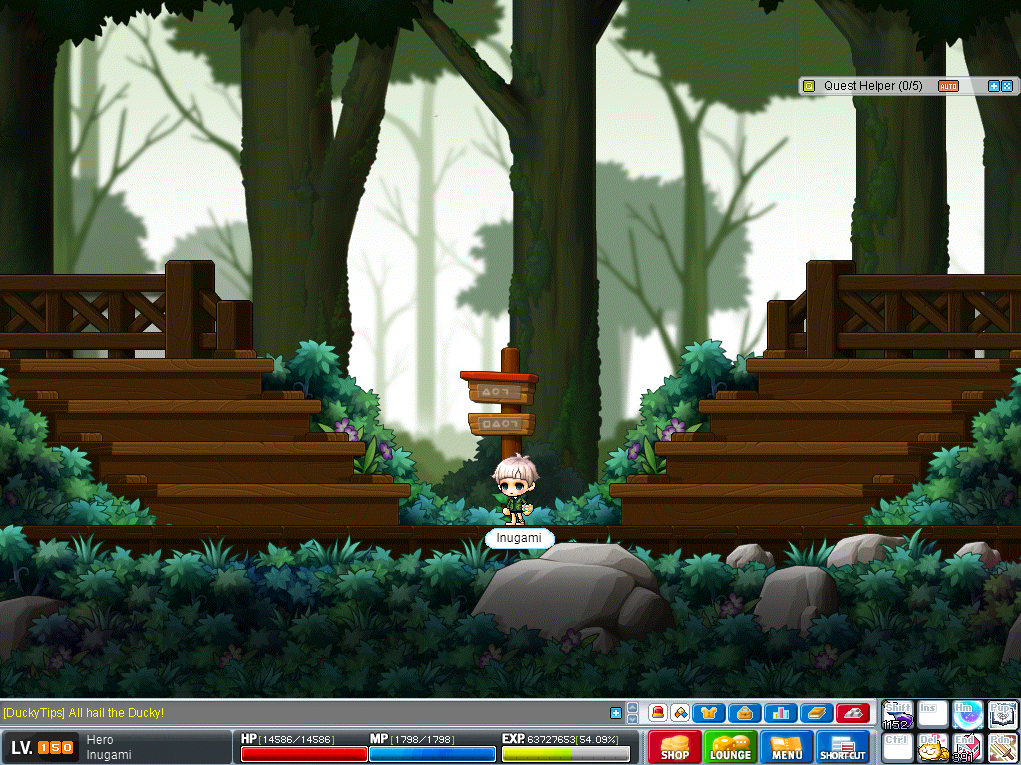Use the purple item in Shift slot
Screen dimensions: 1021x765
(x=898, y=715)
